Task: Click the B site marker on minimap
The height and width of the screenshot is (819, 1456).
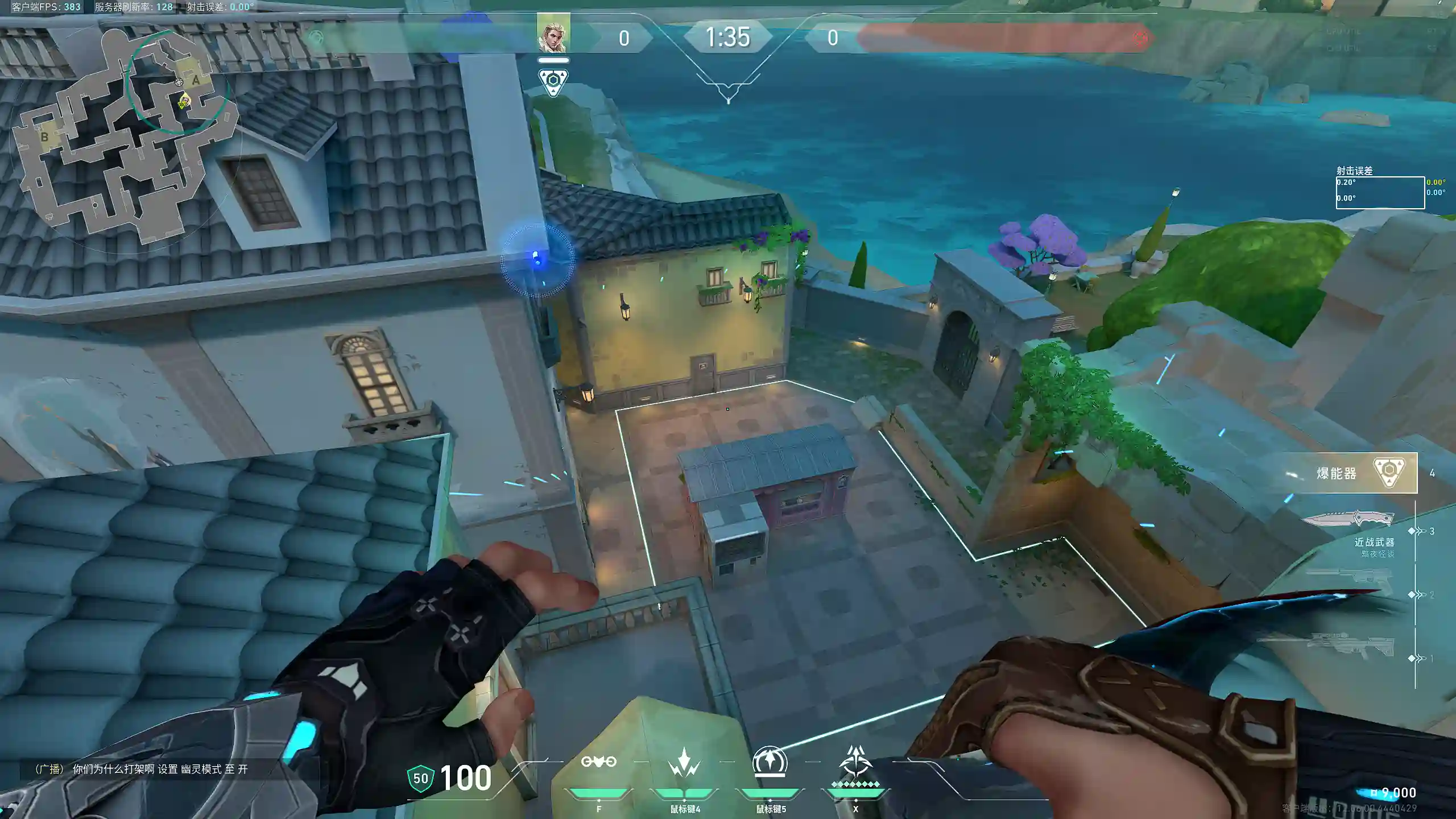Action: tap(44, 137)
